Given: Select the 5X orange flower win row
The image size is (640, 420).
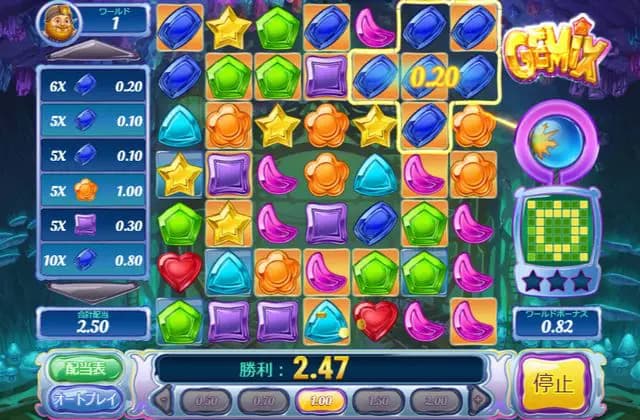Looking at the screenshot, I should click(92, 190).
